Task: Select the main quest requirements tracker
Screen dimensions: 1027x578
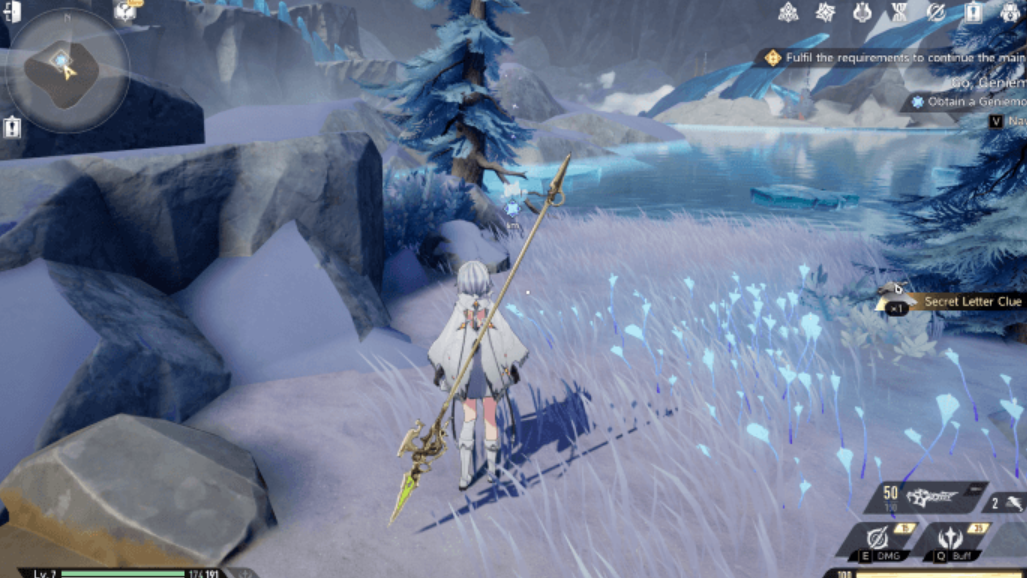Action: click(890, 59)
